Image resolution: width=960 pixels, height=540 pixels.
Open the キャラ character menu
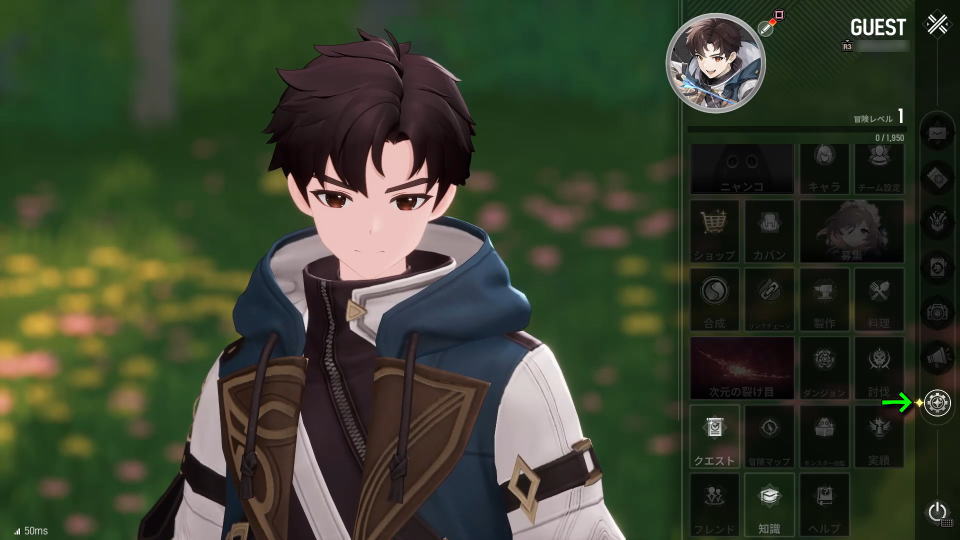[824, 168]
